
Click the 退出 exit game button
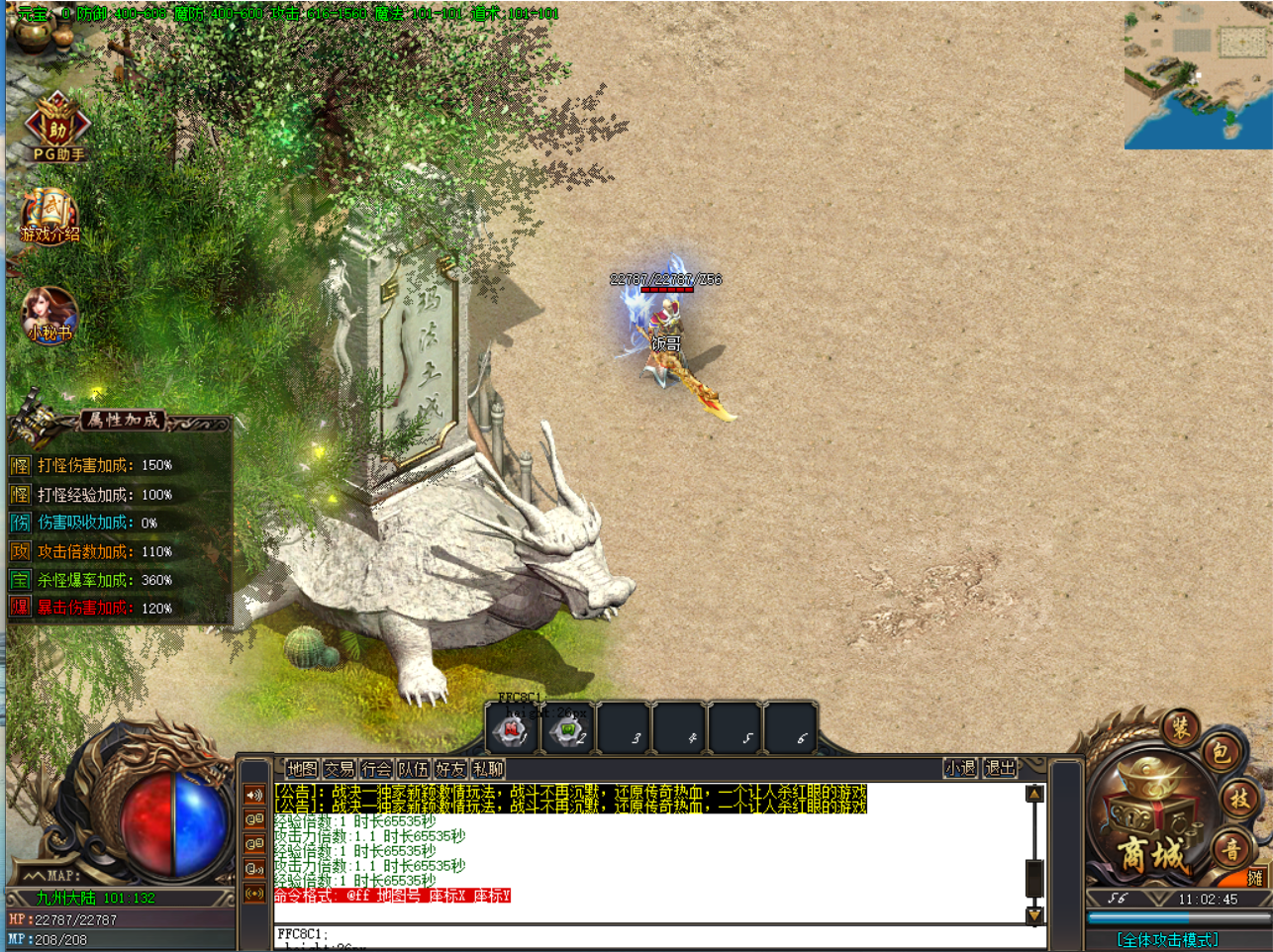click(x=1000, y=768)
